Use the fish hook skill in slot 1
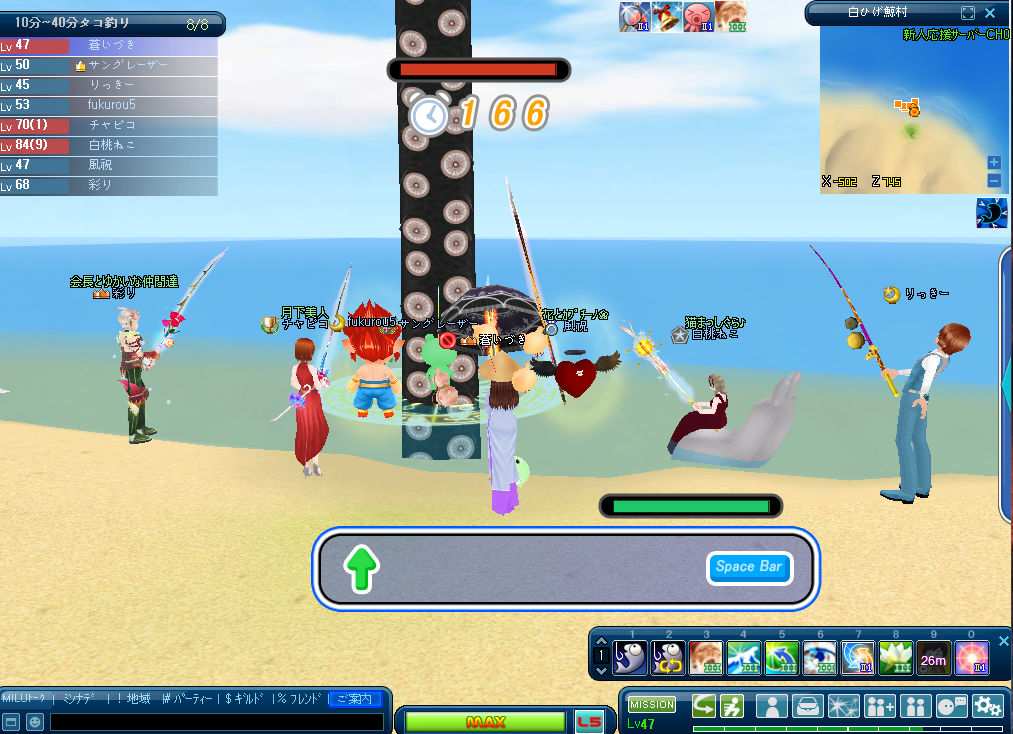 pos(630,658)
